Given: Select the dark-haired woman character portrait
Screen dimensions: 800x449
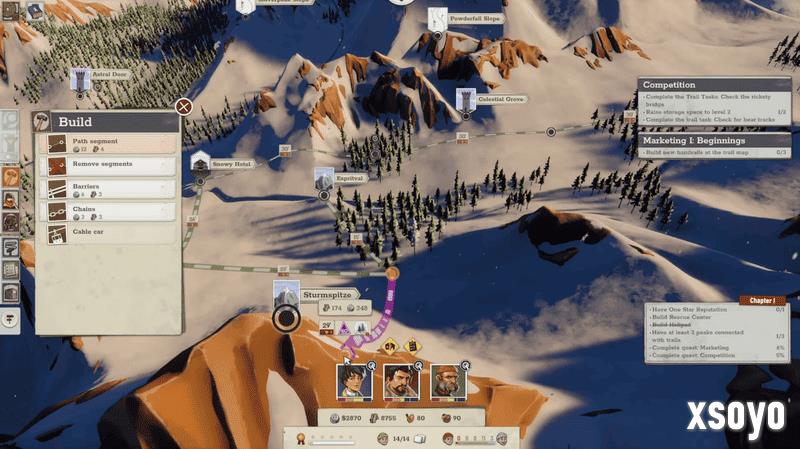Looking at the screenshot, I should point(352,379).
